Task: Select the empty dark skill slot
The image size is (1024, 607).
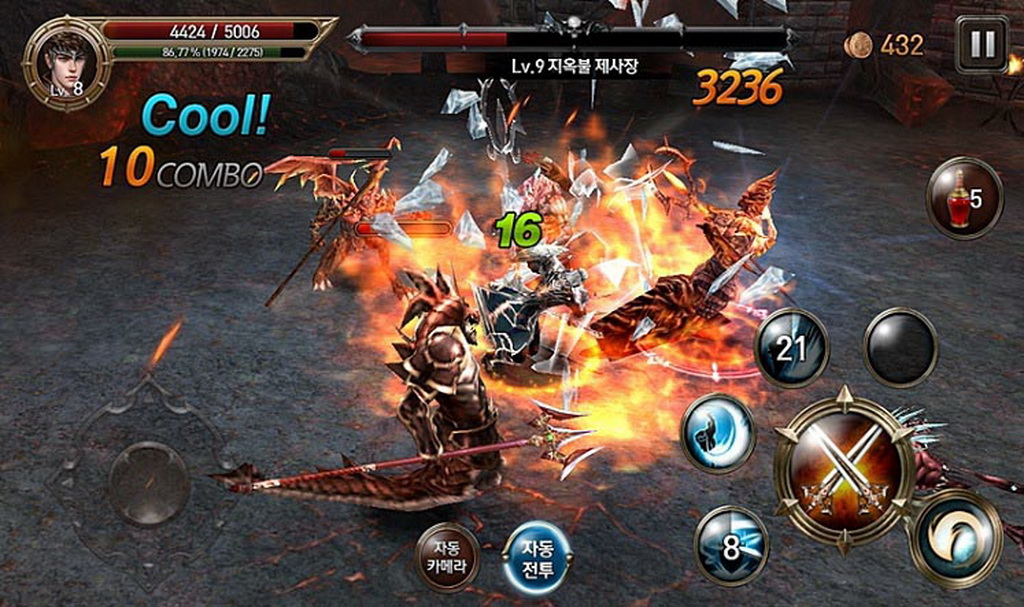Action: point(900,347)
